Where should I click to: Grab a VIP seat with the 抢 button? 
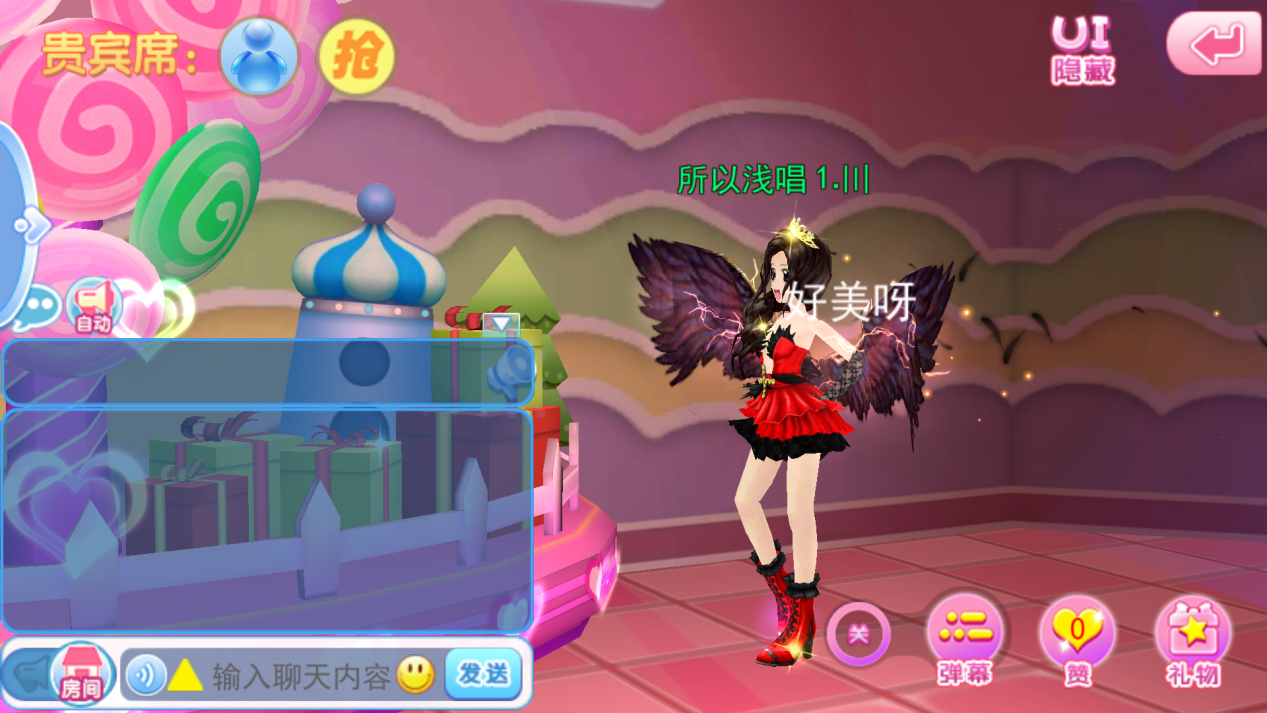click(356, 57)
